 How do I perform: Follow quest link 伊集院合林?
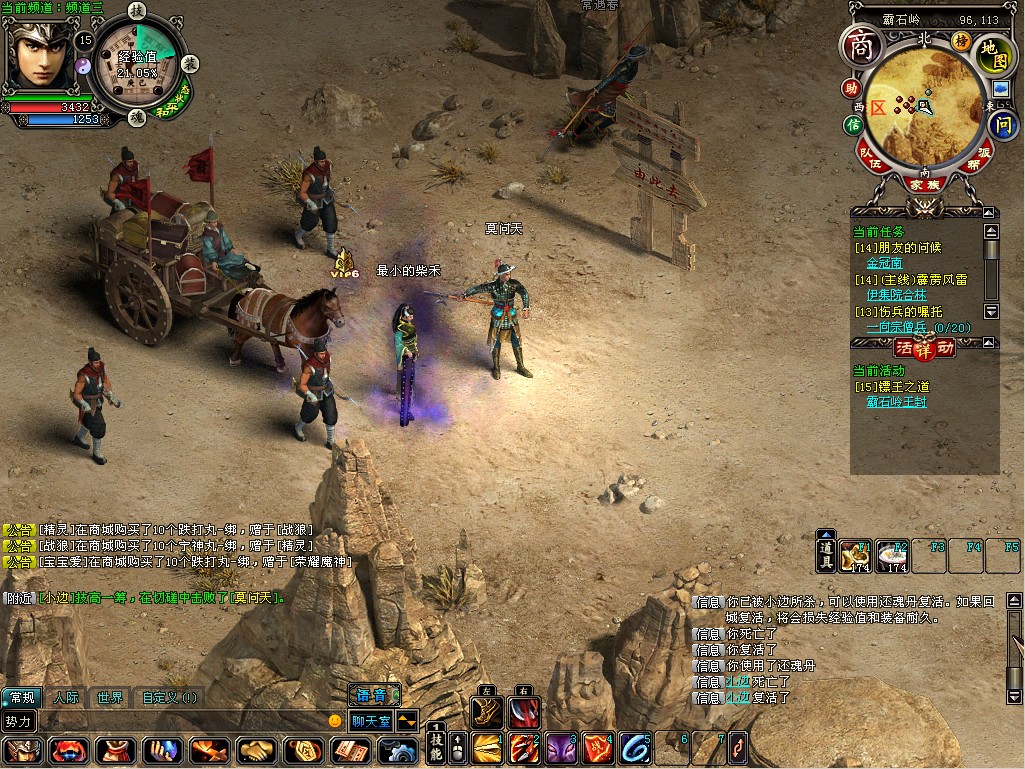(x=897, y=296)
